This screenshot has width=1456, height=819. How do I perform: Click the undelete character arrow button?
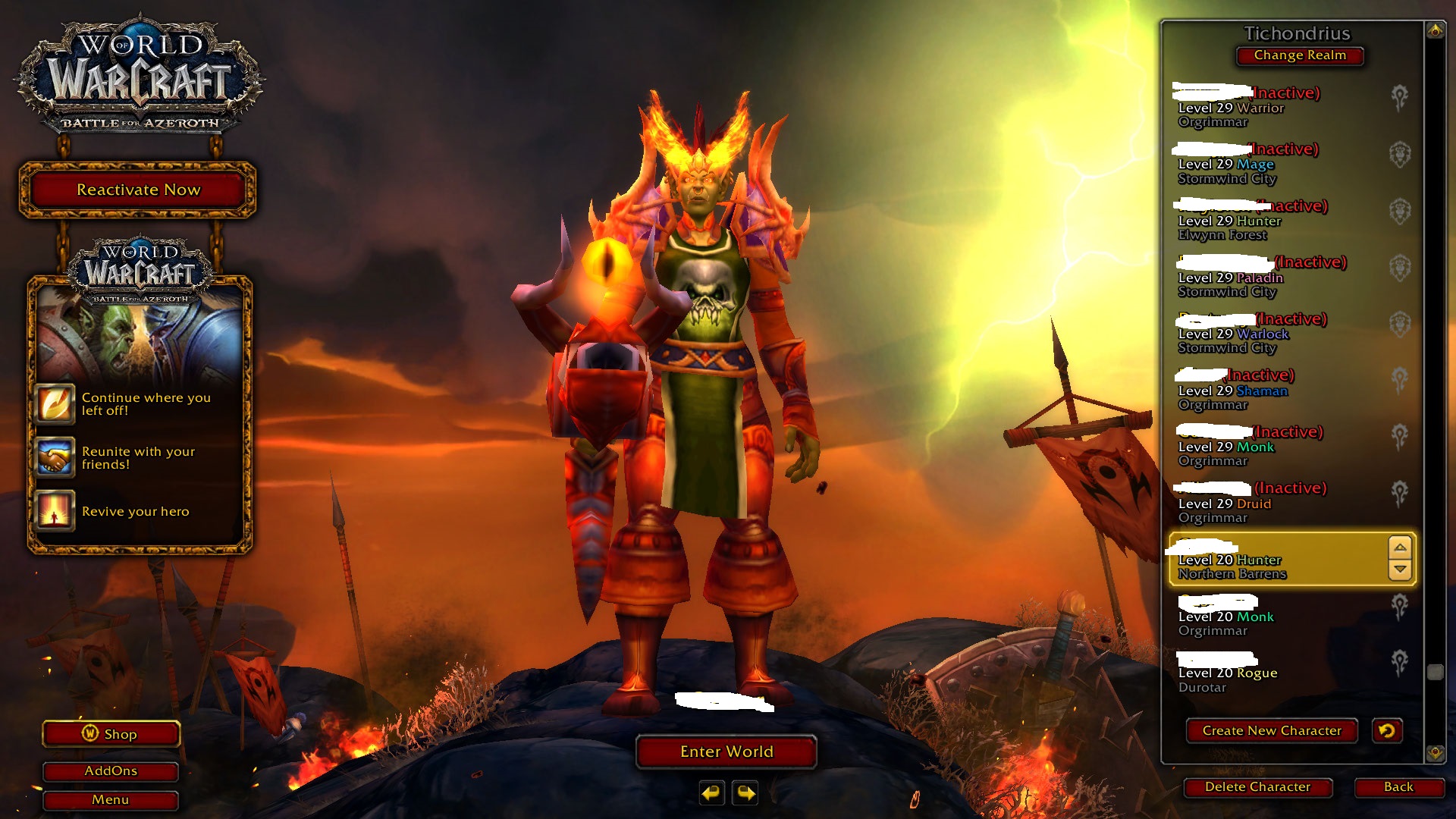[1387, 730]
